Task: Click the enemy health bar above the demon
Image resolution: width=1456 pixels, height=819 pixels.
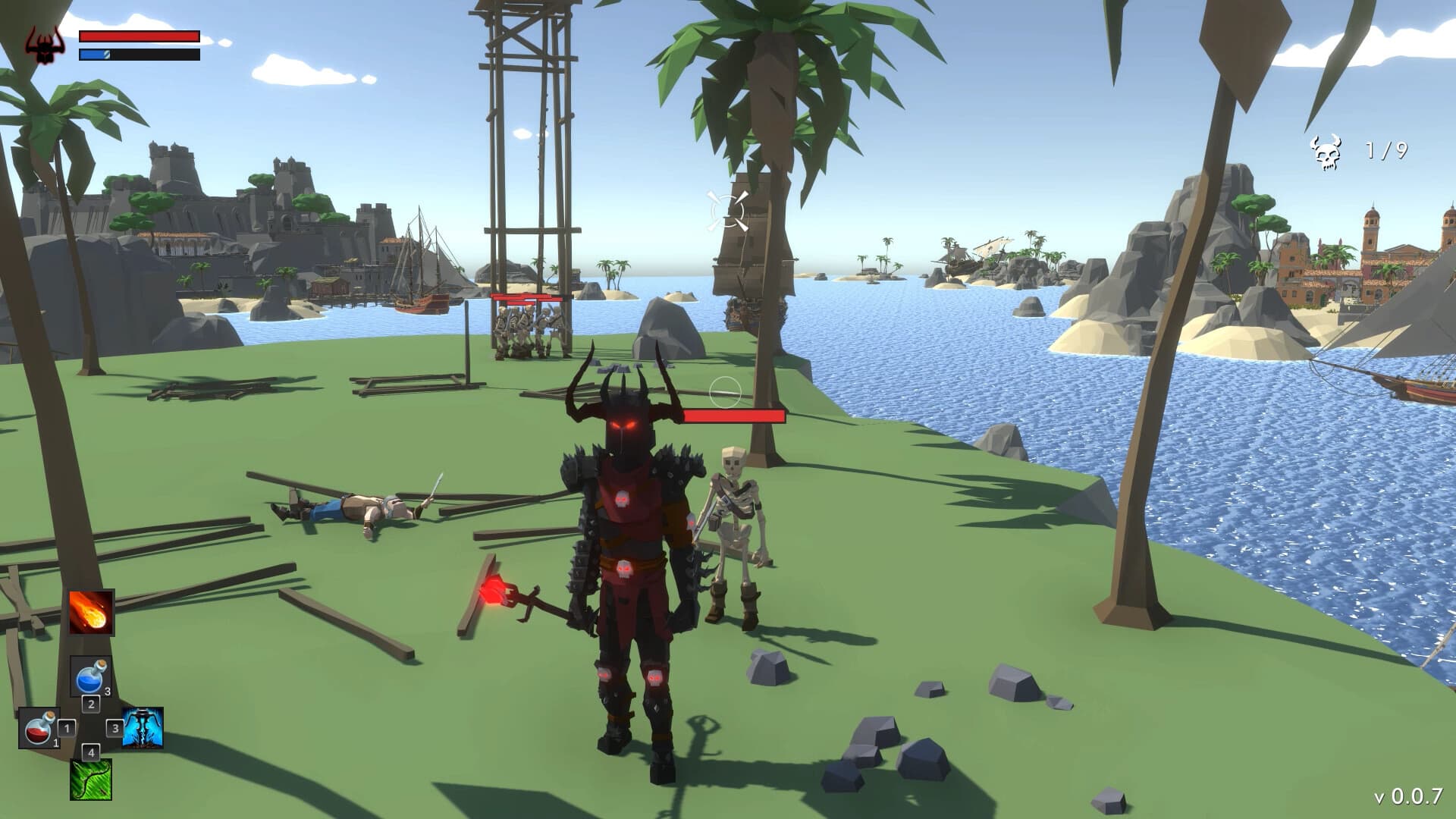Action: point(732,416)
